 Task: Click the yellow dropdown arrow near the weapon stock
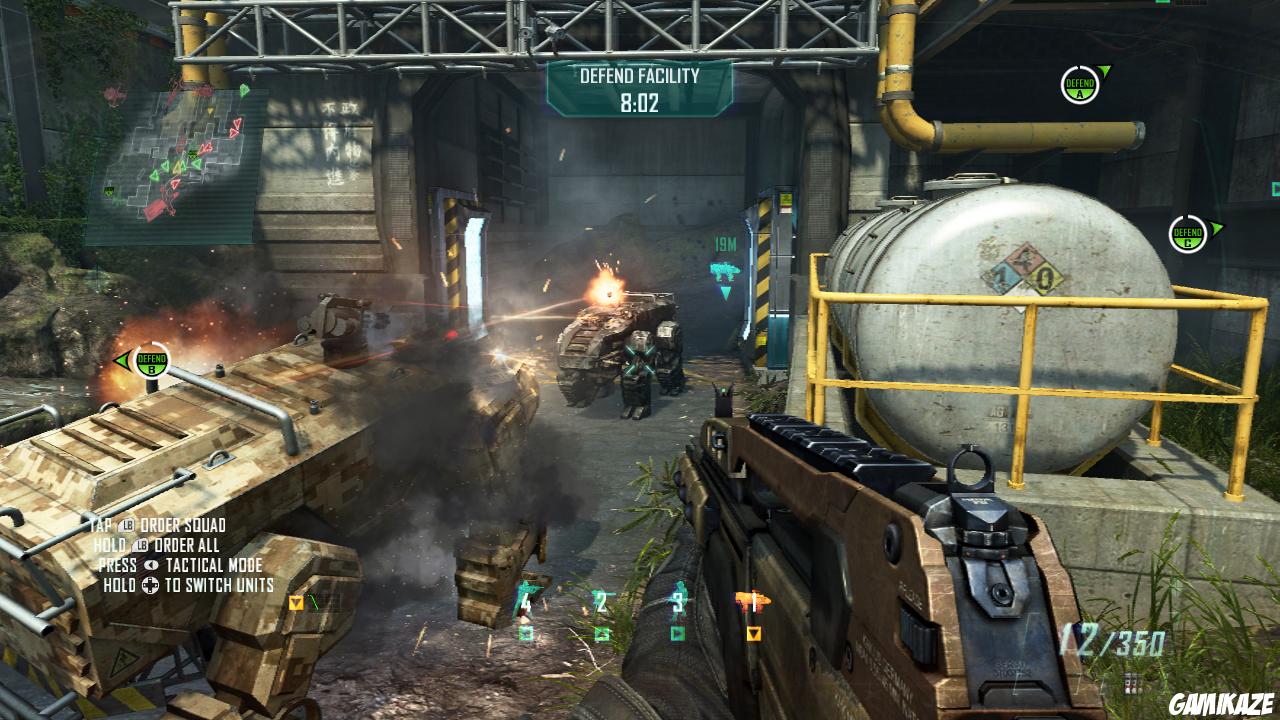coord(296,604)
